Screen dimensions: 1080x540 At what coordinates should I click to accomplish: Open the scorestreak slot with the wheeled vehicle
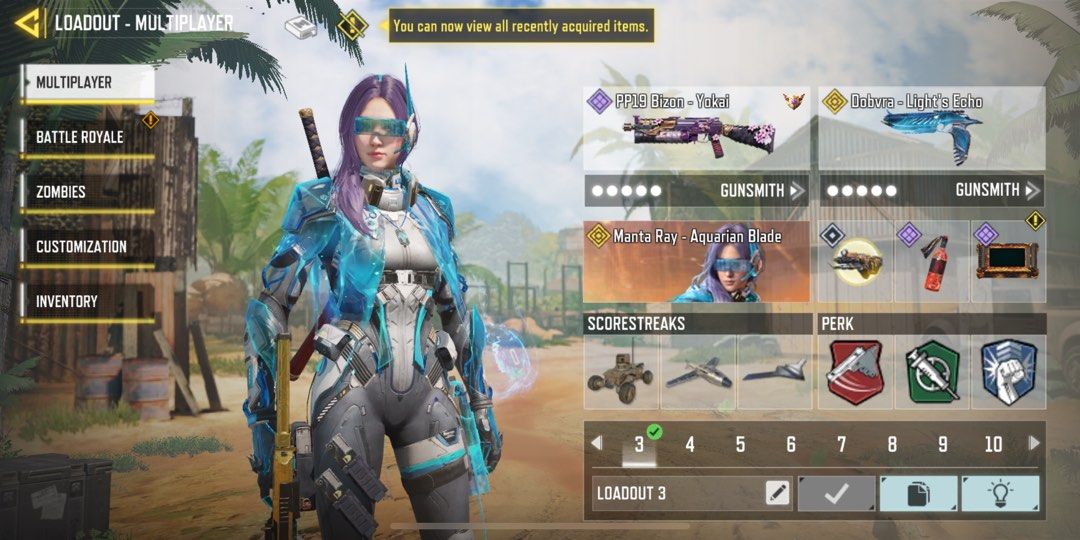click(x=620, y=373)
